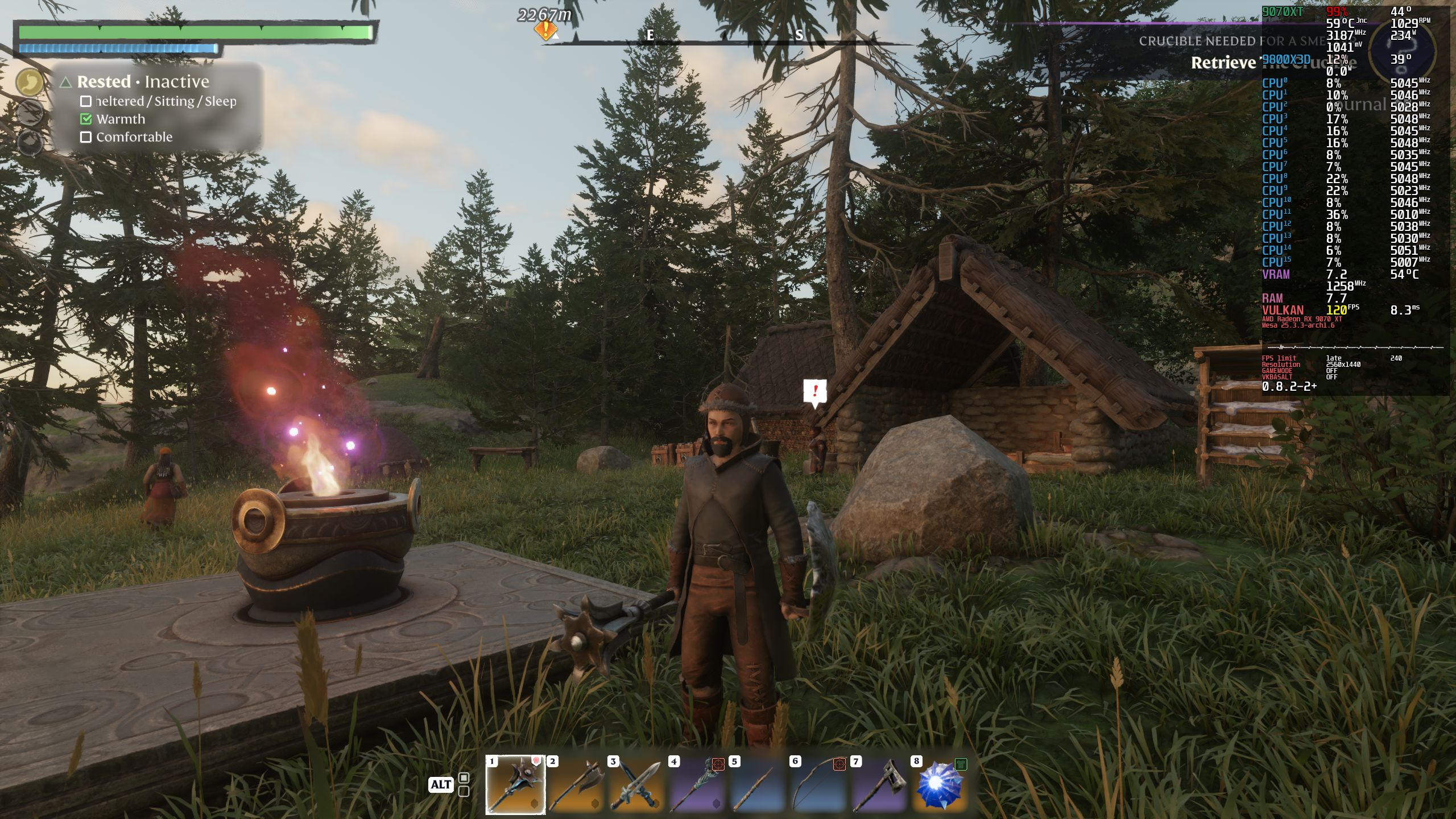This screenshot has height=819, width=1456.
Task: Click the Comfortable requirement checkbox
Action: tap(86, 137)
